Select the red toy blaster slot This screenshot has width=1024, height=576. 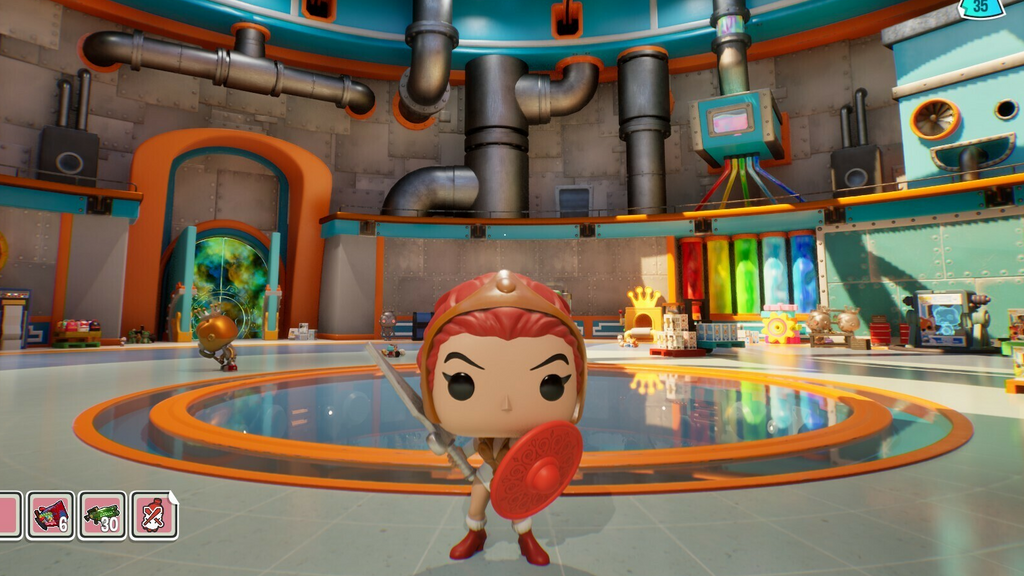50,515
